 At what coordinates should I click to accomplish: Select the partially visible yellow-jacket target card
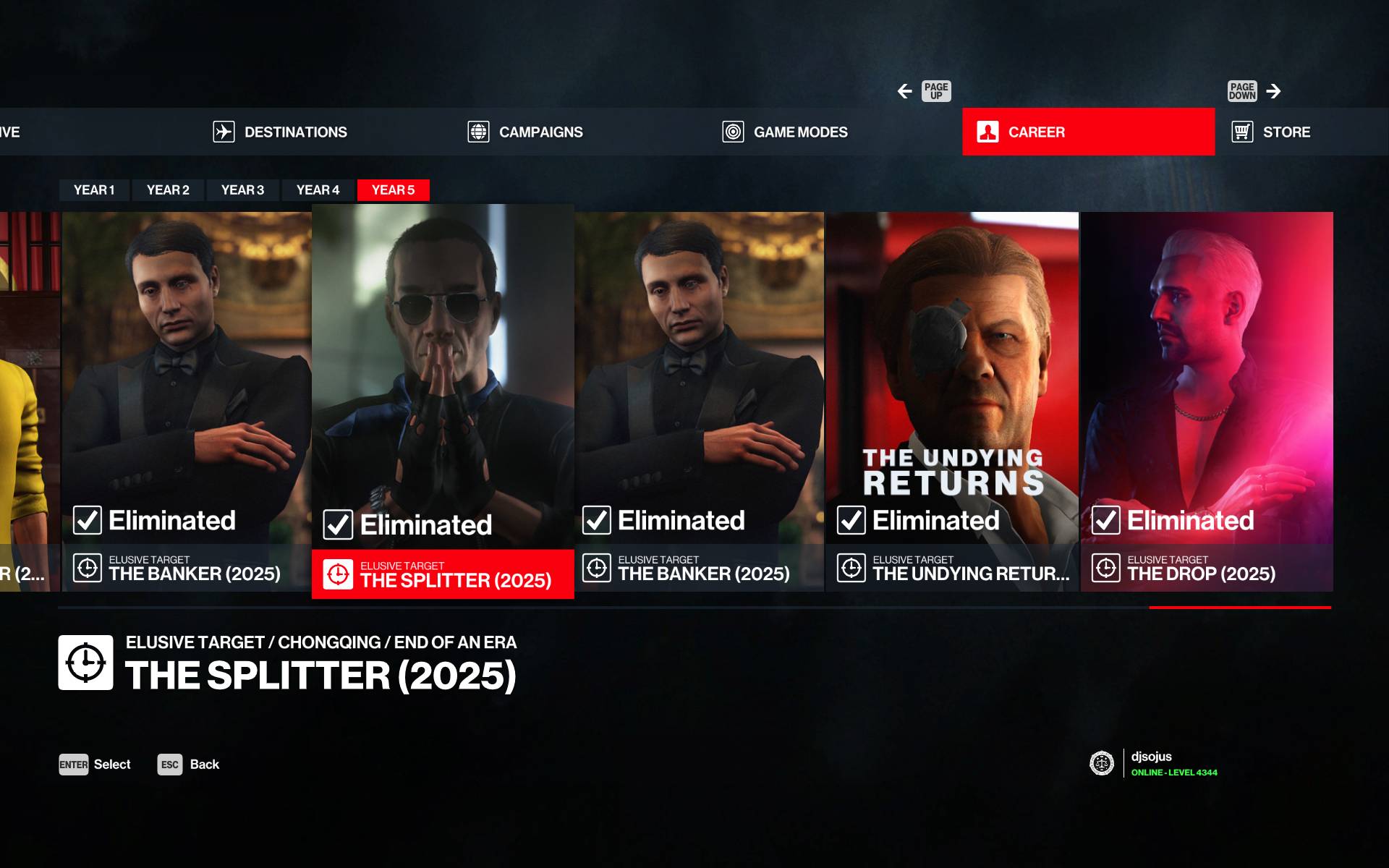(29, 401)
